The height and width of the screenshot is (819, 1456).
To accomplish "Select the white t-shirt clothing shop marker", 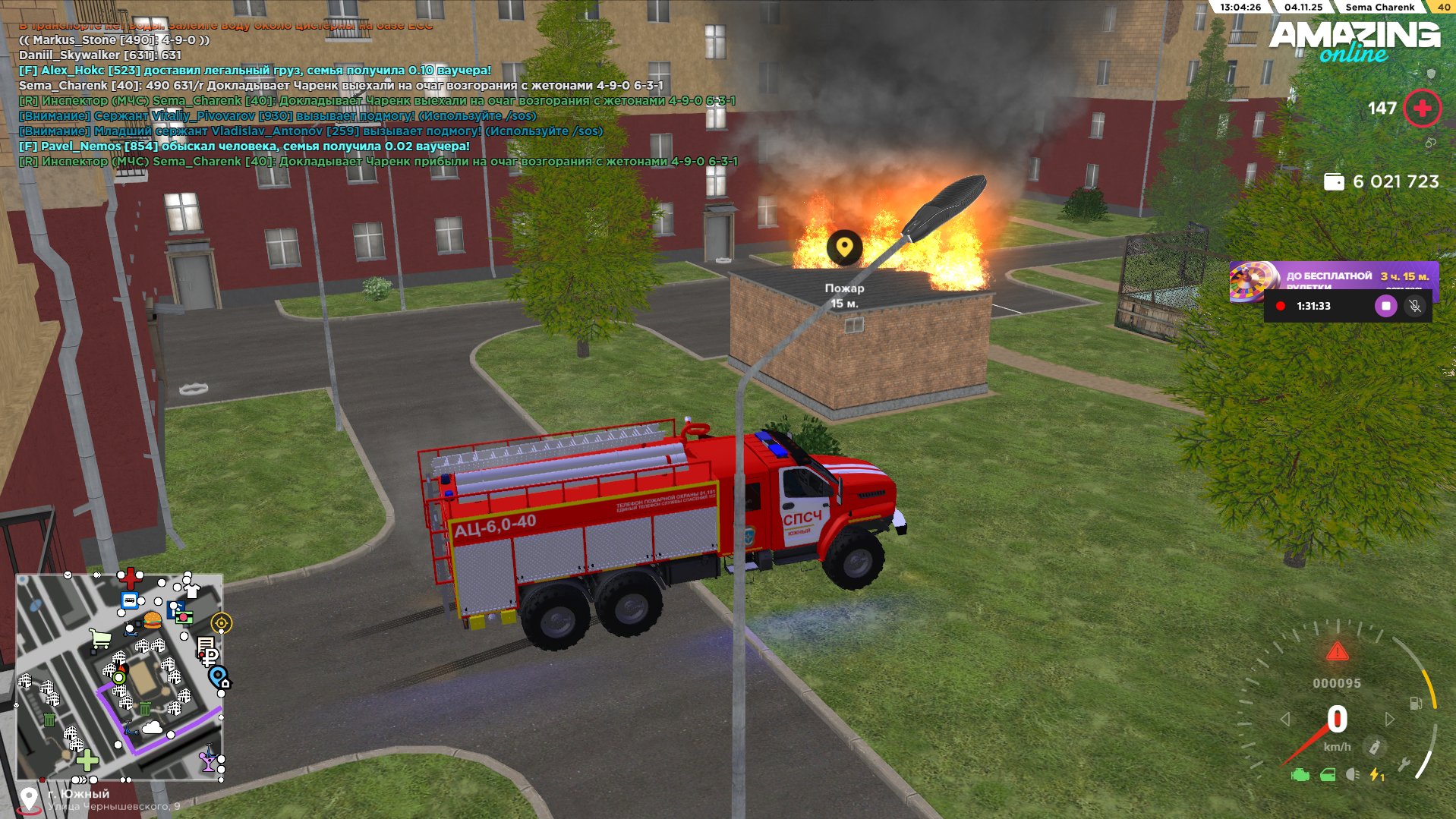I will [x=192, y=591].
